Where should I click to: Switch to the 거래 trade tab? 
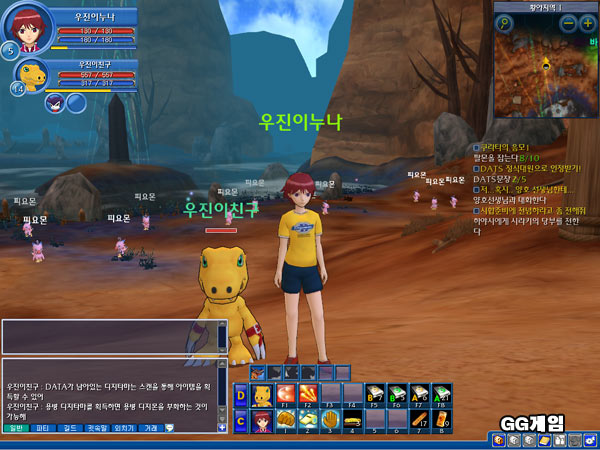pyautogui.click(x=150, y=427)
